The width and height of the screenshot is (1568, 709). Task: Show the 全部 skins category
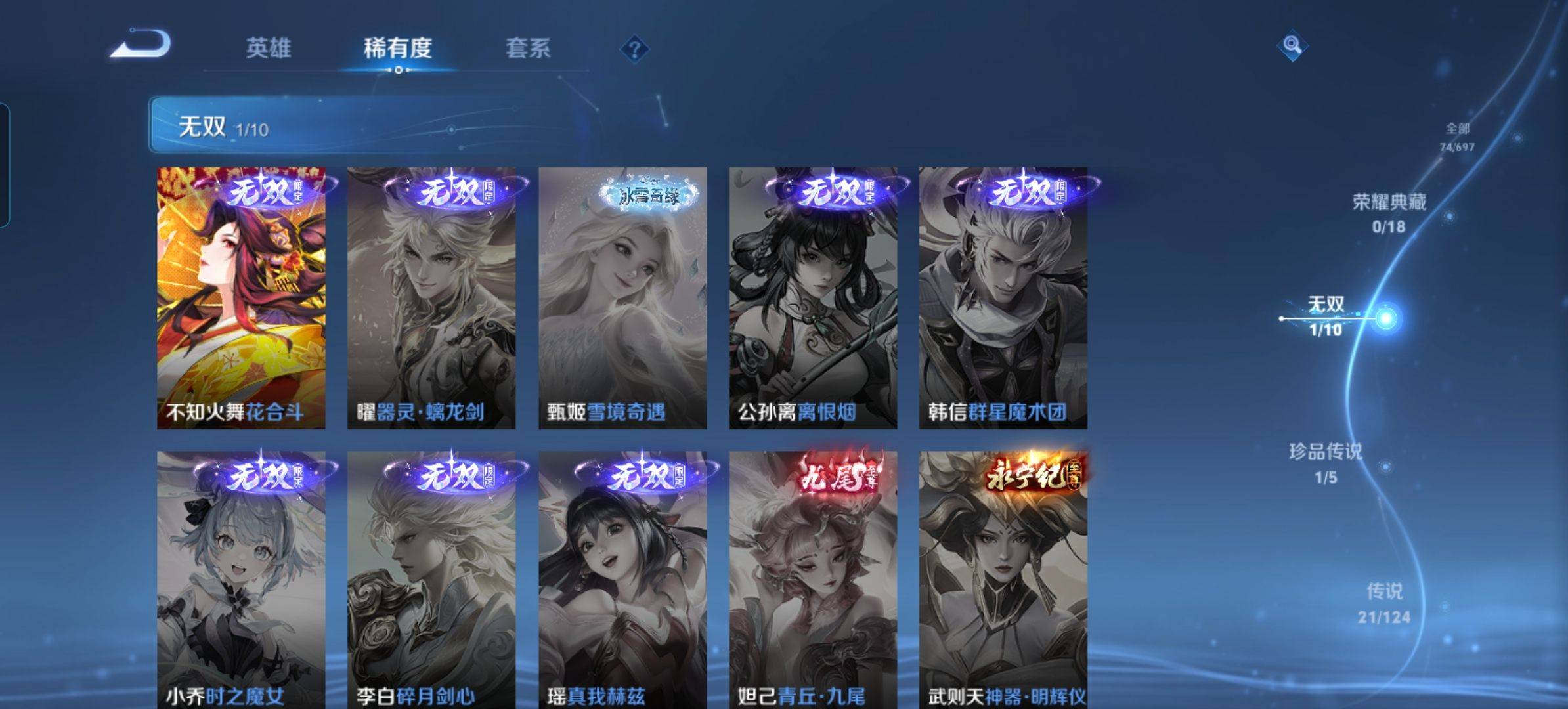1457,137
